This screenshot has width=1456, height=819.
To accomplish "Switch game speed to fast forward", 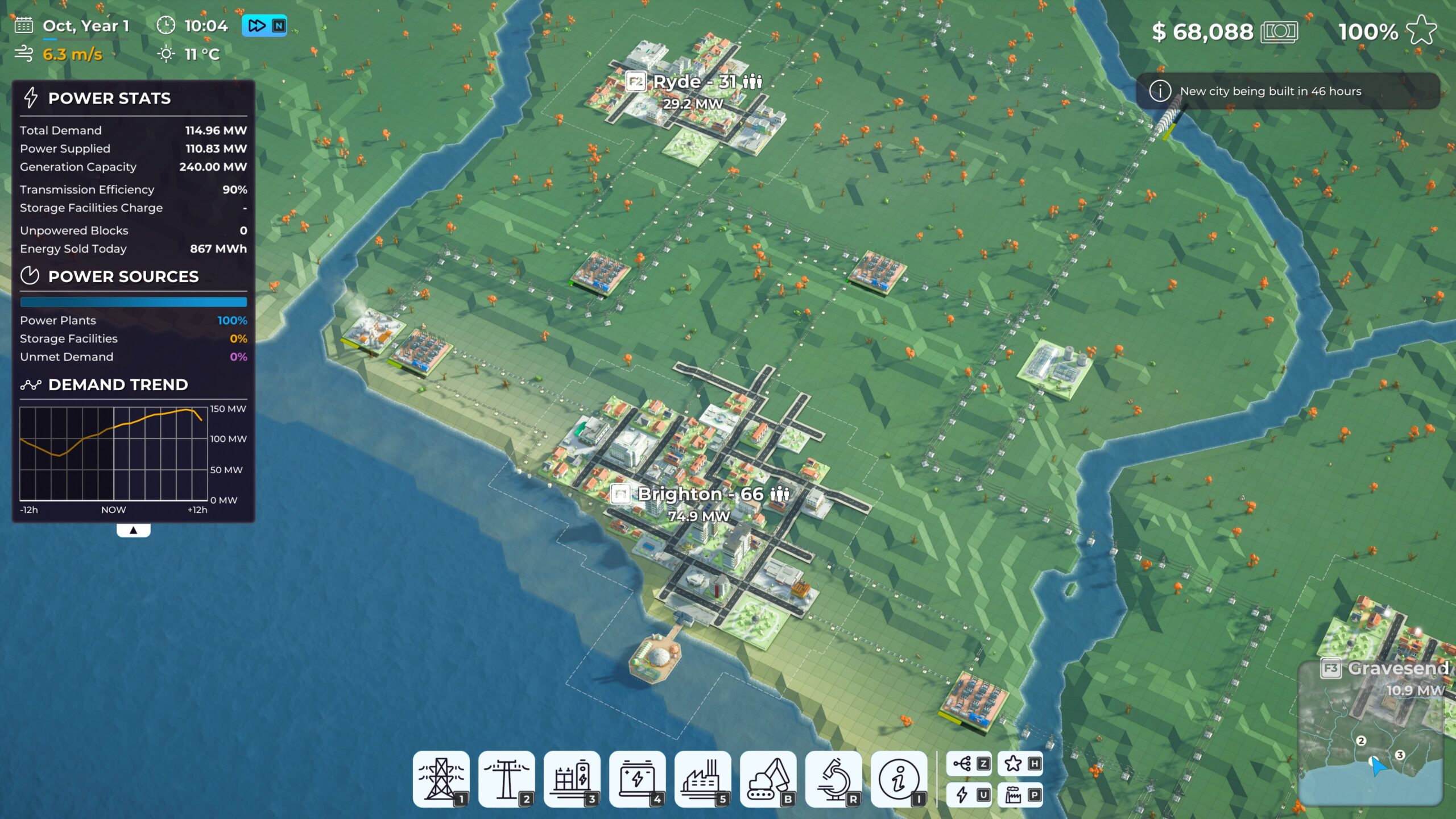I will tap(258, 26).
